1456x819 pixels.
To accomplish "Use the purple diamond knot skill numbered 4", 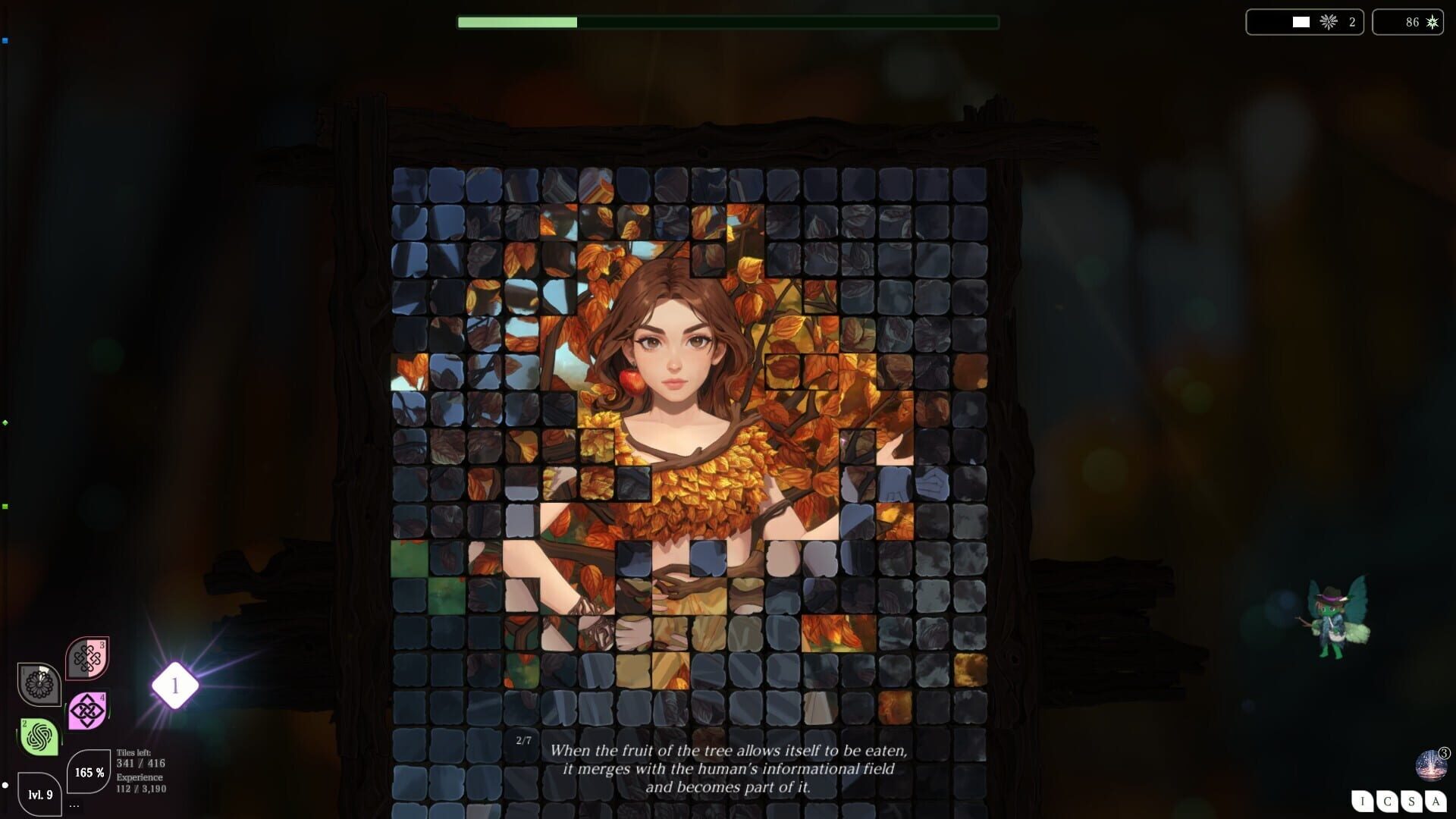I will (x=88, y=710).
